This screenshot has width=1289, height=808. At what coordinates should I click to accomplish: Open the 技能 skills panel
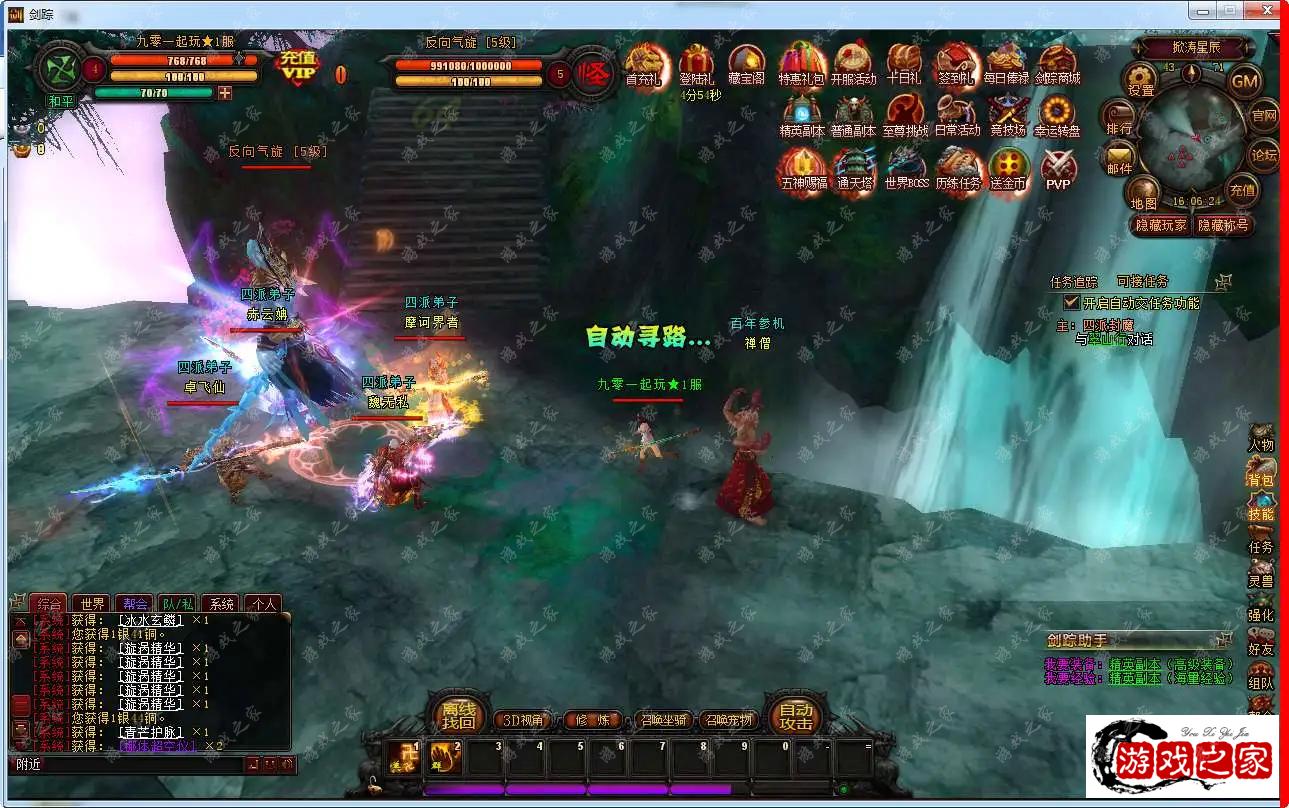pyautogui.click(x=1261, y=507)
